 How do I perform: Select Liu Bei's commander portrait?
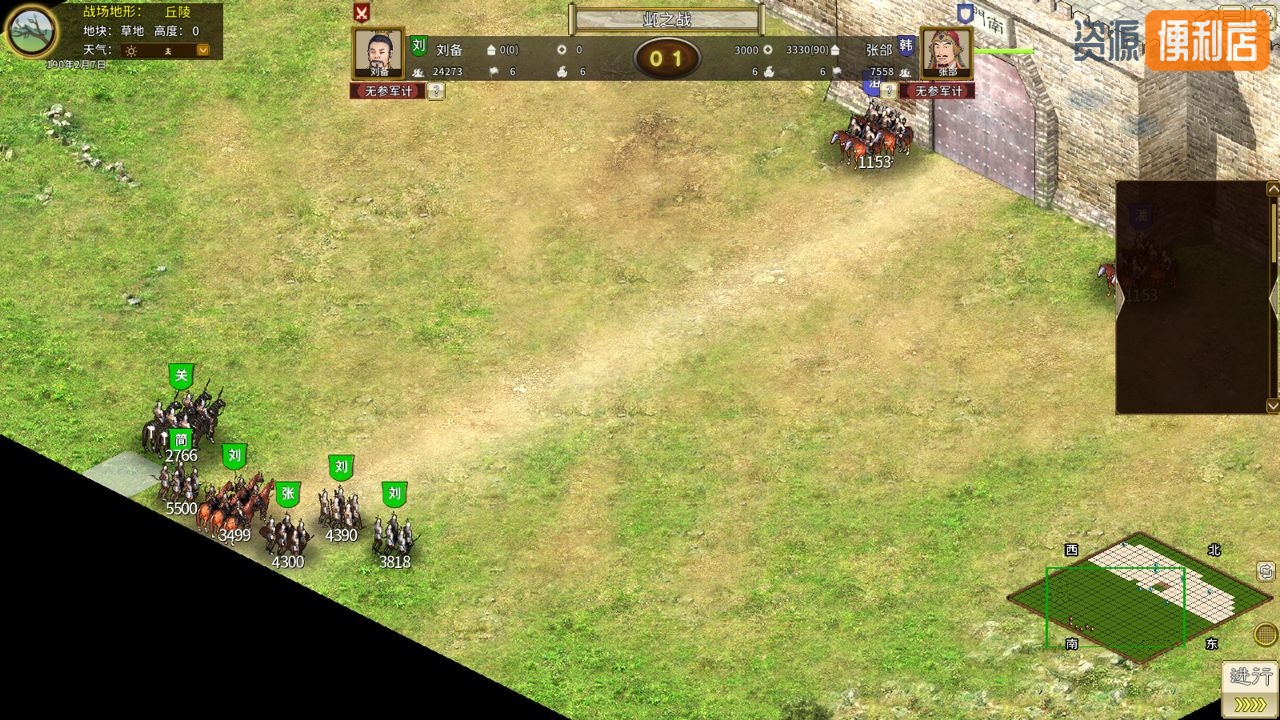pyautogui.click(x=379, y=53)
